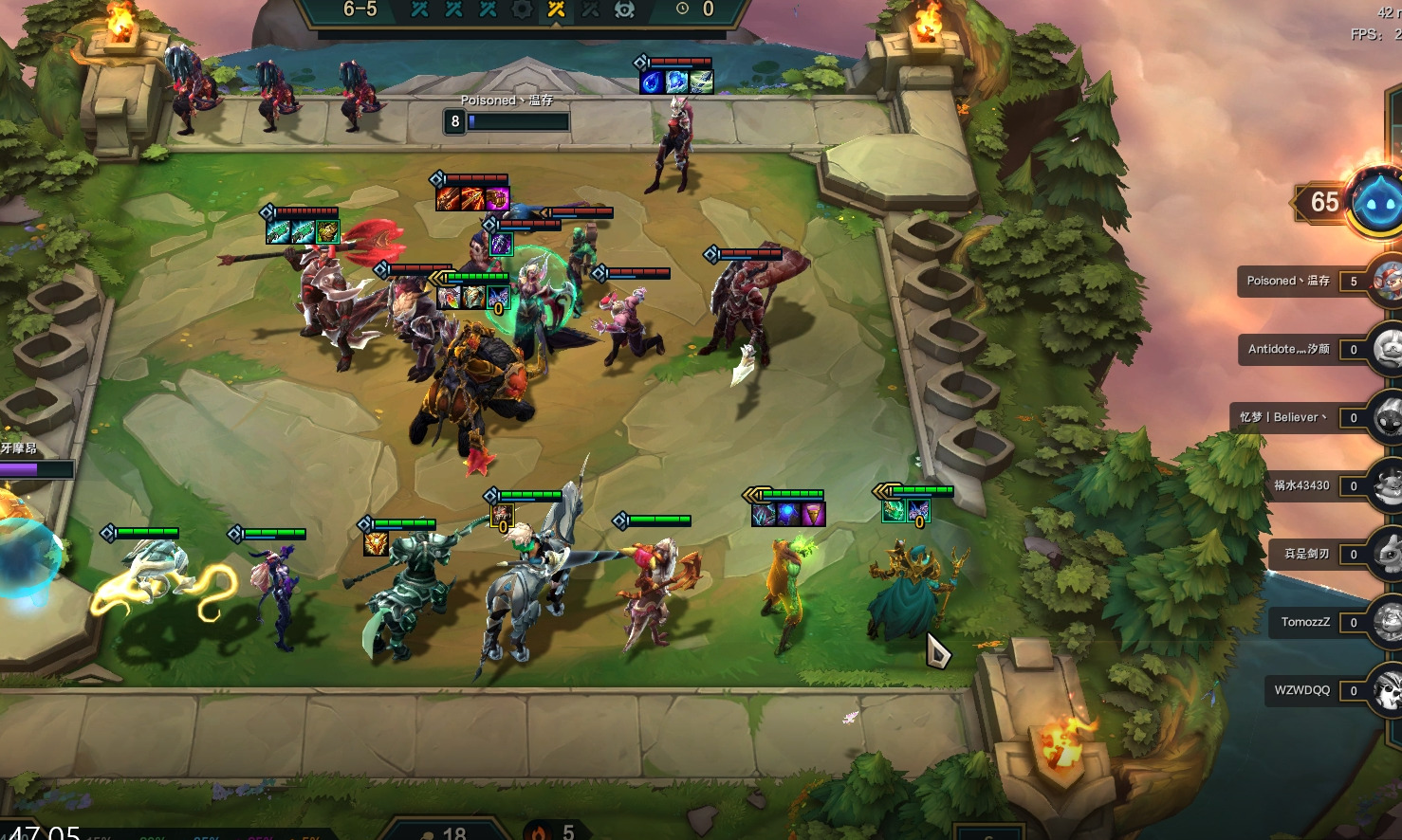Click your own 65 health avatar portrait
The width and height of the screenshot is (1402, 840).
(x=1377, y=201)
